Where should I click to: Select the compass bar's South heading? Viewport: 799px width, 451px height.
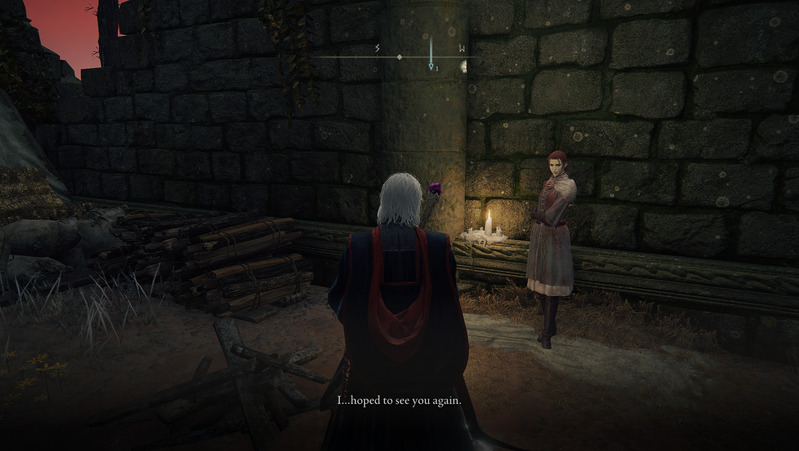click(x=377, y=48)
